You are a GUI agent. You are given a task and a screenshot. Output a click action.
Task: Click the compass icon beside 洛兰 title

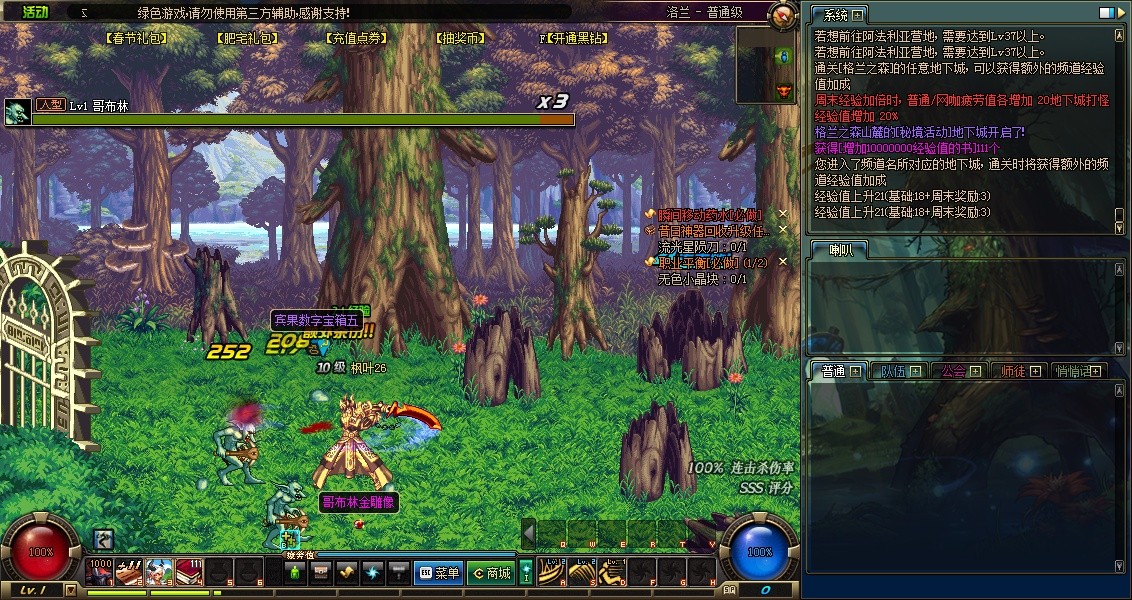[x=784, y=14]
